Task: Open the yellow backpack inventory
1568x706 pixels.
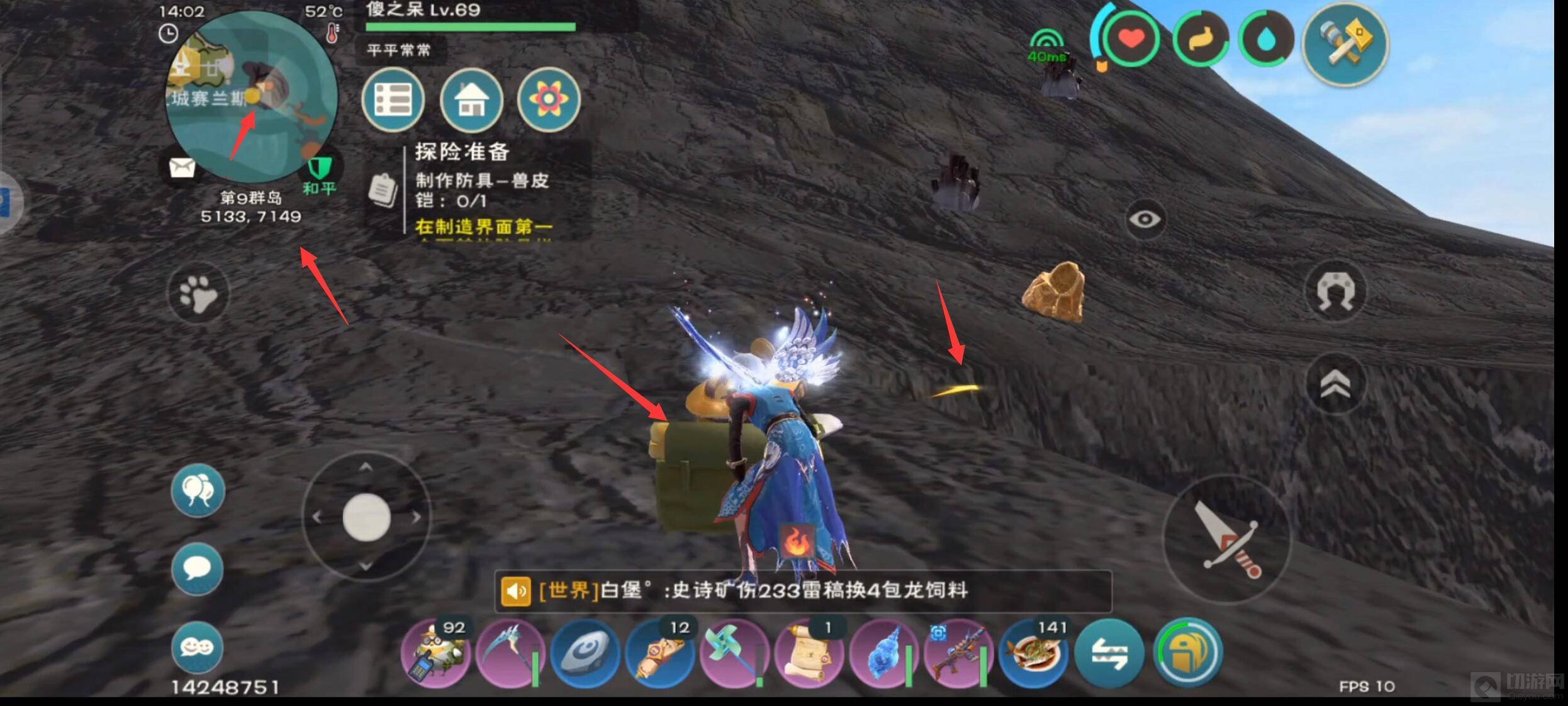Action: pyautogui.click(x=1188, y=652)
